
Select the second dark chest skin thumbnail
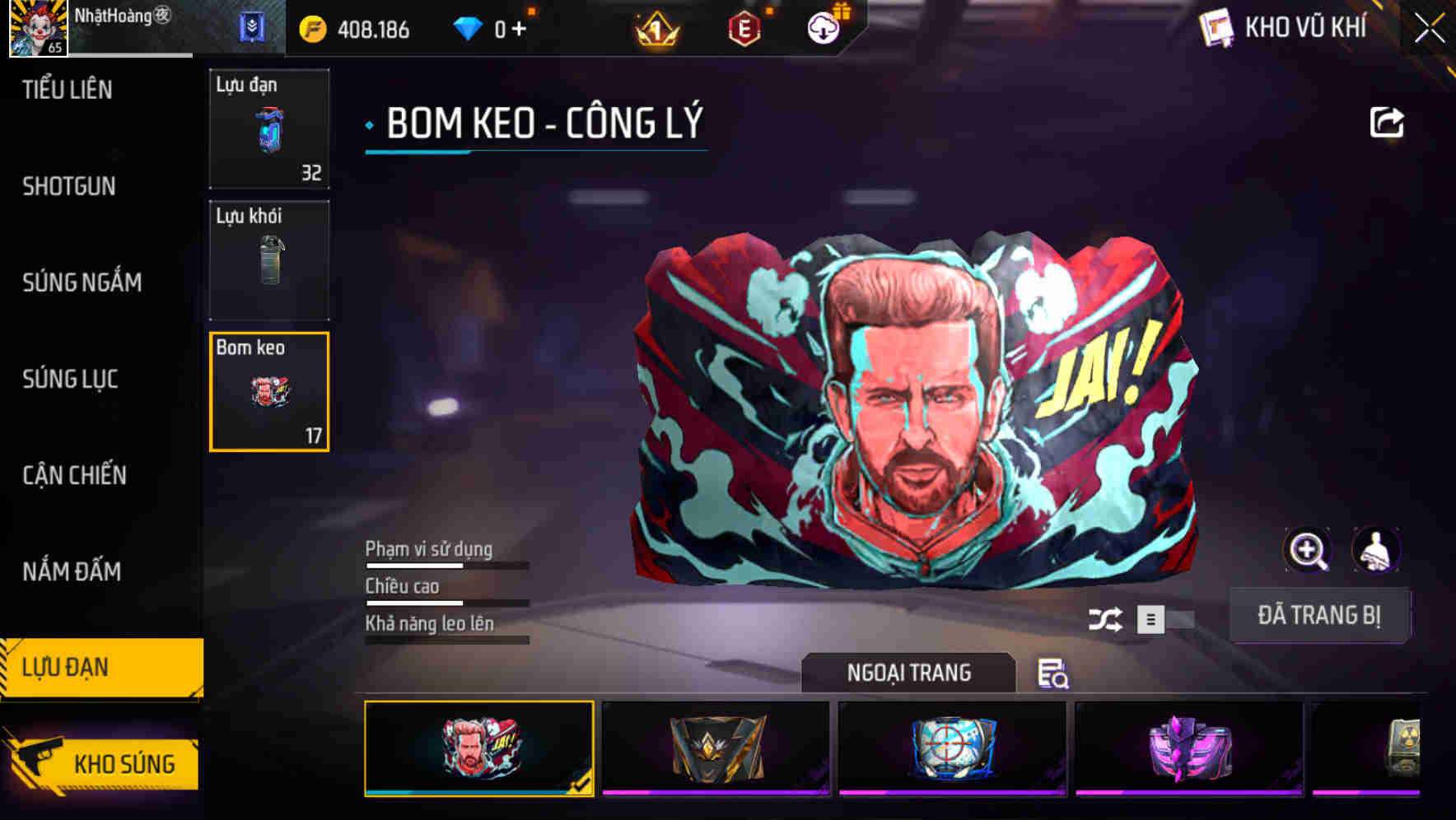715,747
